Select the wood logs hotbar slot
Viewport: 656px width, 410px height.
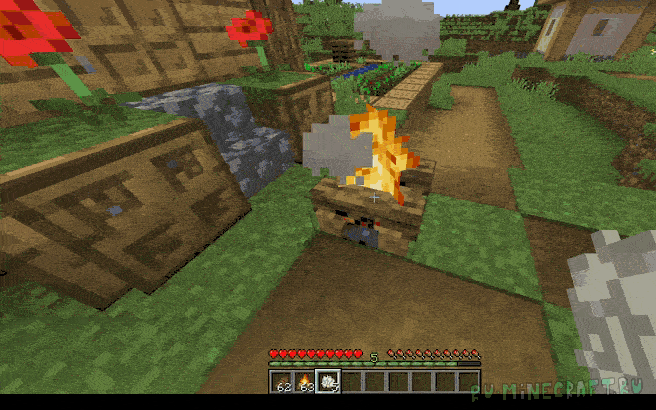pyautogui.click(x=279, y=380)
